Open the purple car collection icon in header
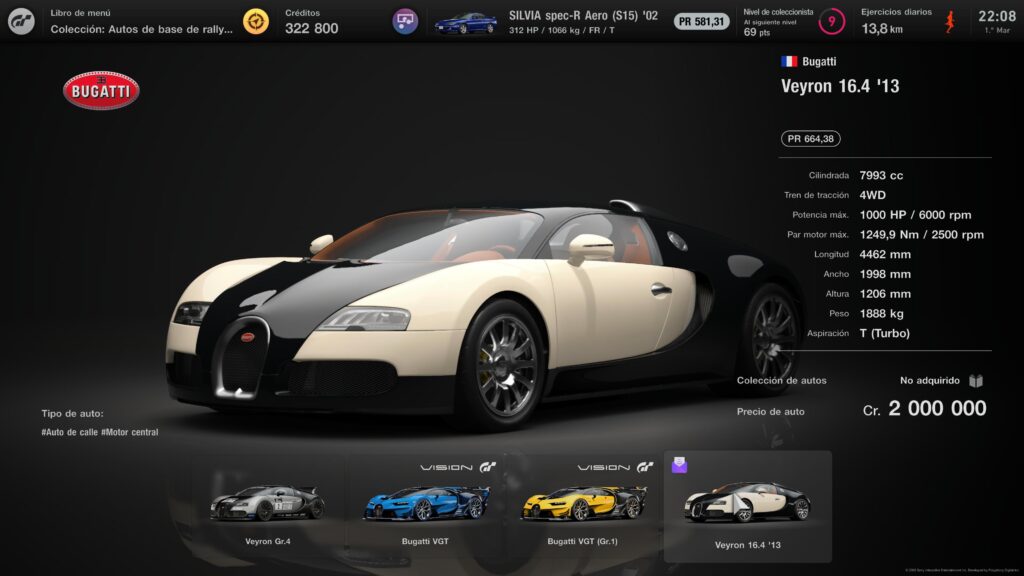1024x576 pixels. click(x=405, y=21)
